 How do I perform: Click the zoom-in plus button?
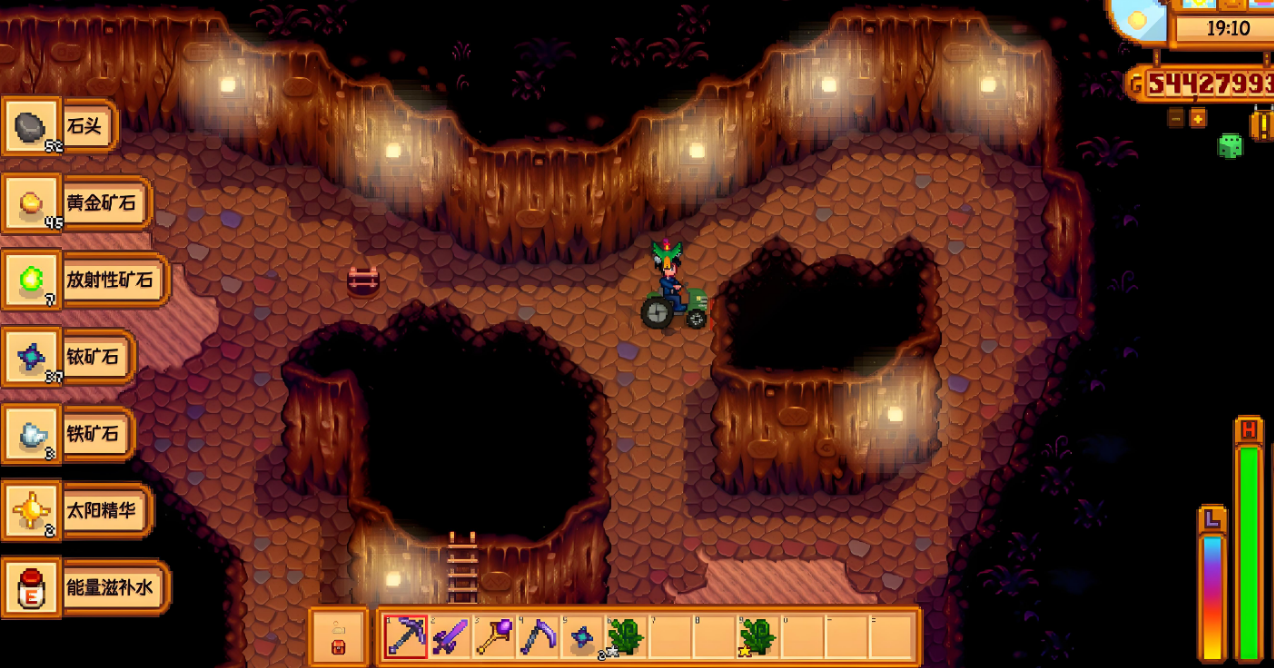coord(1197,118)
